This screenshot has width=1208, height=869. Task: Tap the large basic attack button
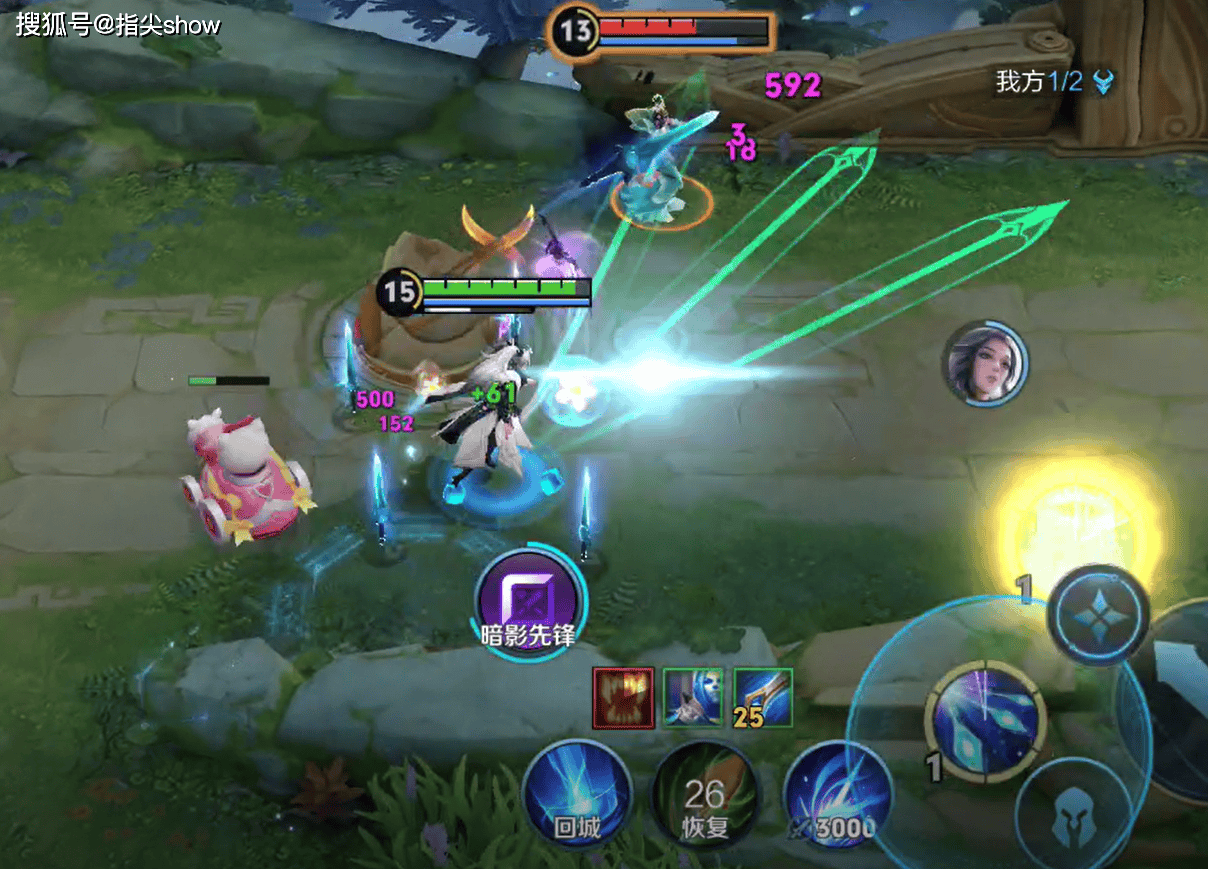[x=1180, y=700]
